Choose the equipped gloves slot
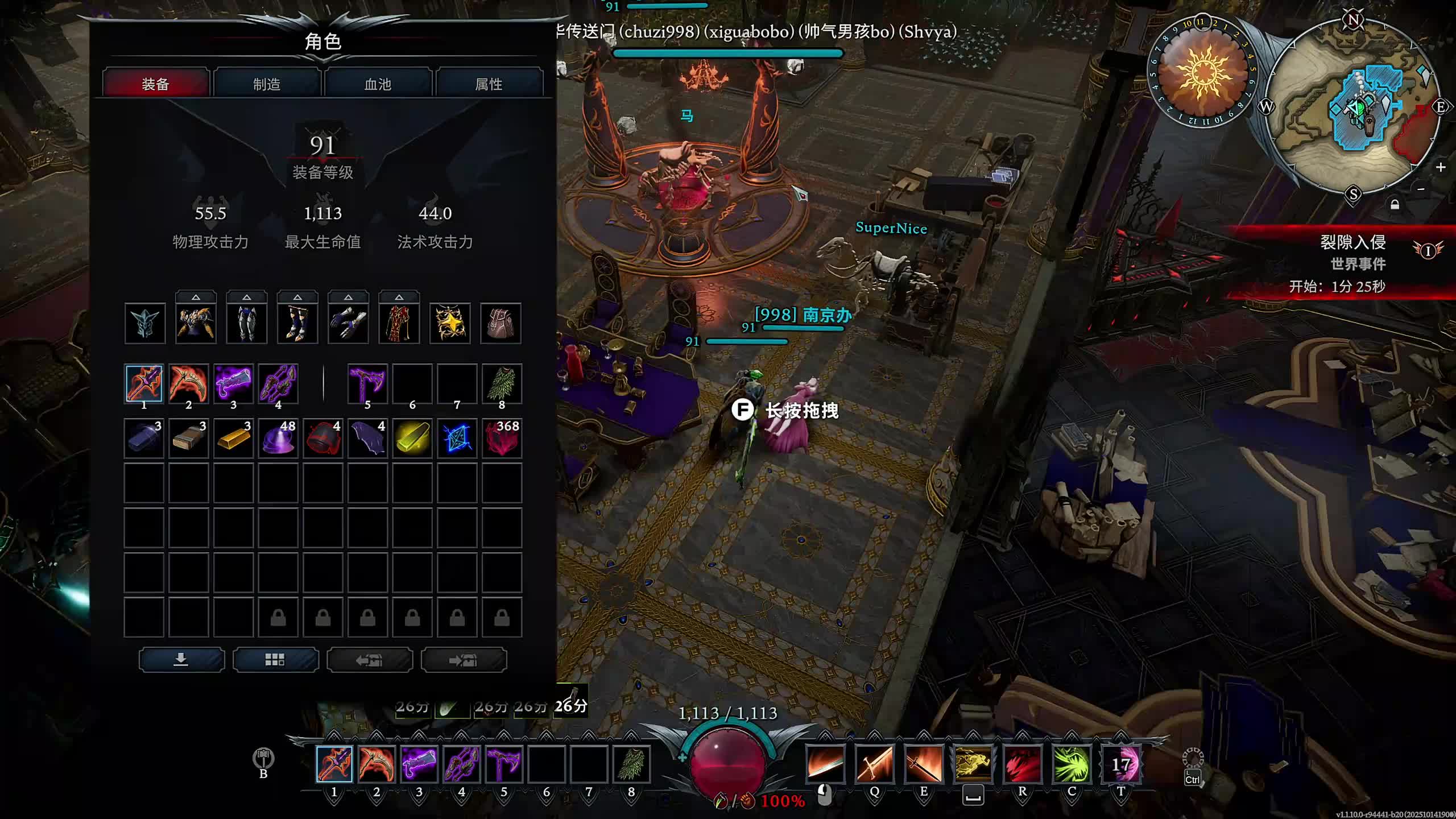1456x819 pixels. (x=348, y=324)
